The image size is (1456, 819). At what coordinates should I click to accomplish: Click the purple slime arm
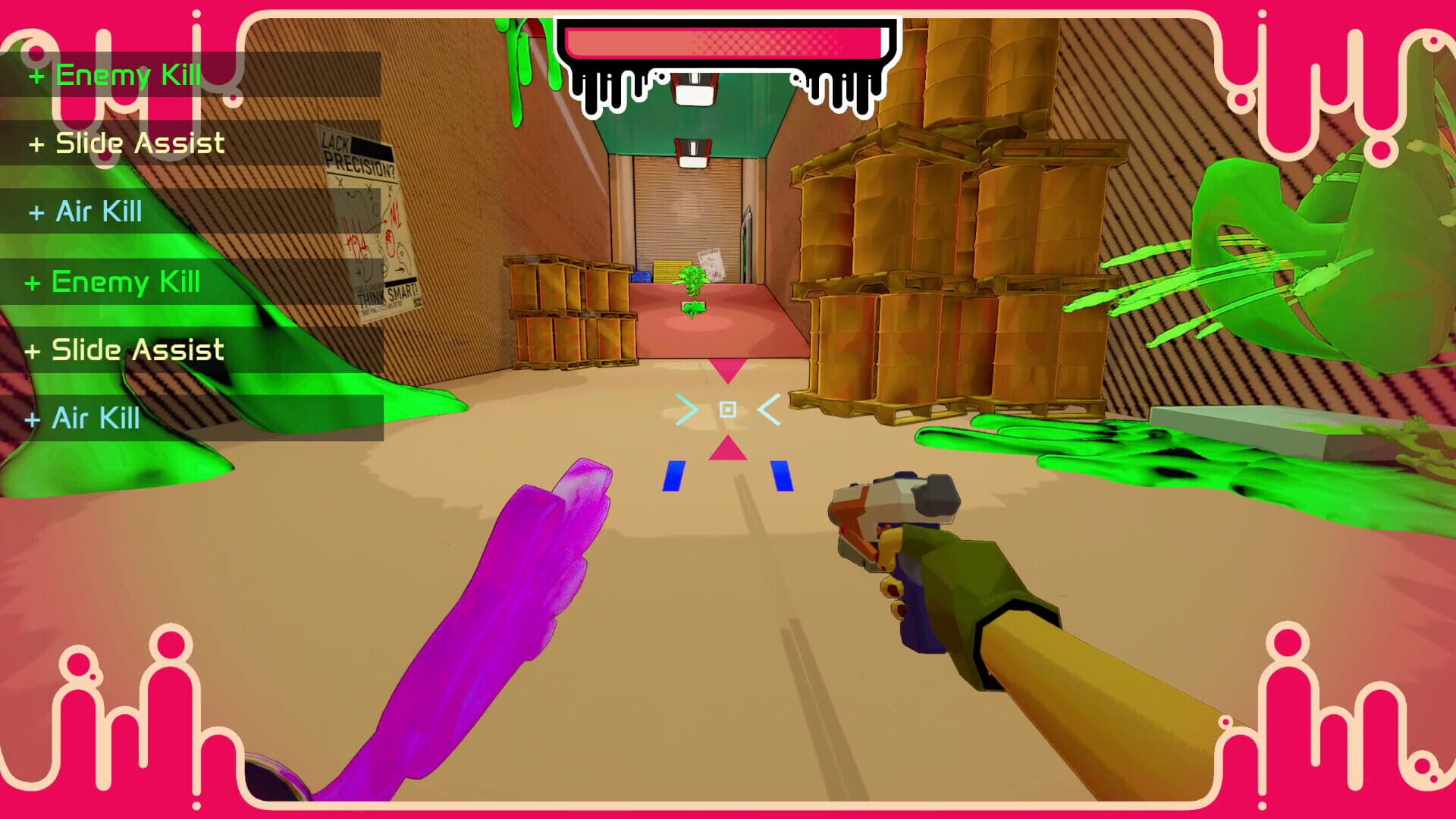click(x=500, y=622)
